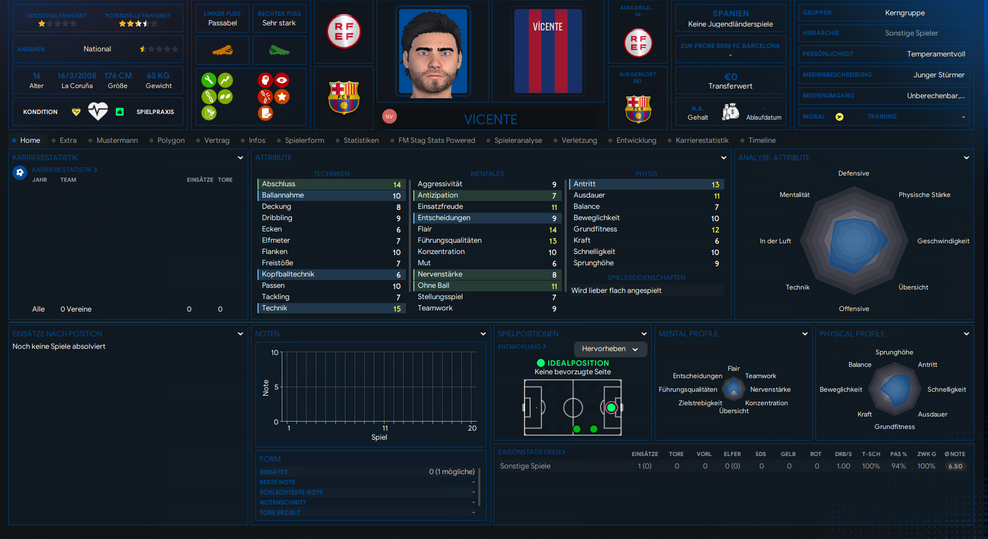988x539 pixels.
Task: Change the Mental Profile panel via its arrow
Action: coord(805,334)
